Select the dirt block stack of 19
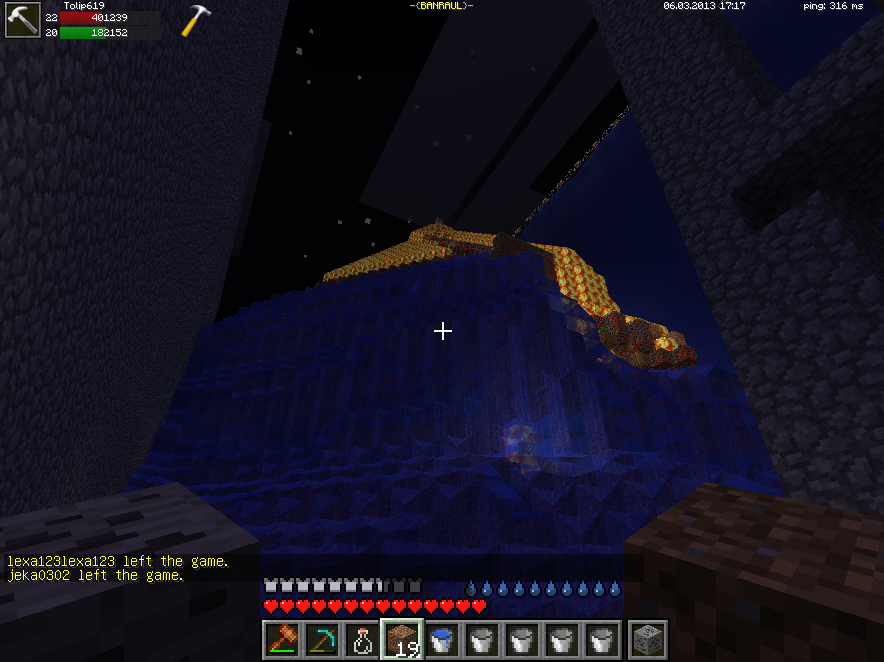This screenshot has height=662, width=884. [402, 640]
